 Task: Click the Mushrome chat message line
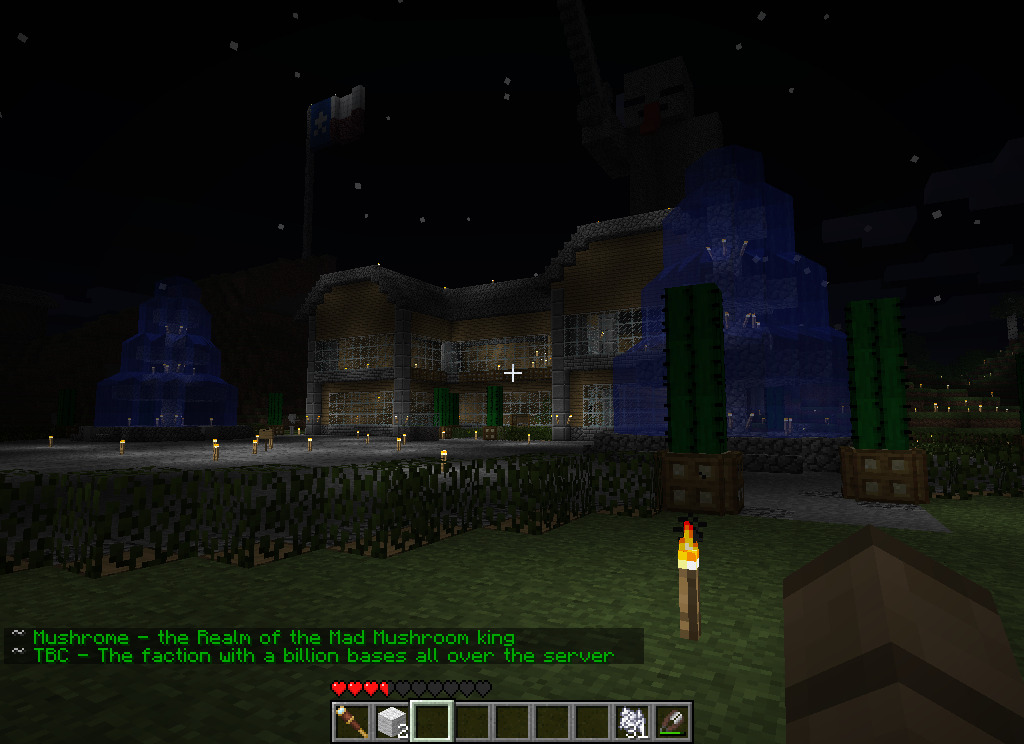pyautogui.click(x=274, y=637)
